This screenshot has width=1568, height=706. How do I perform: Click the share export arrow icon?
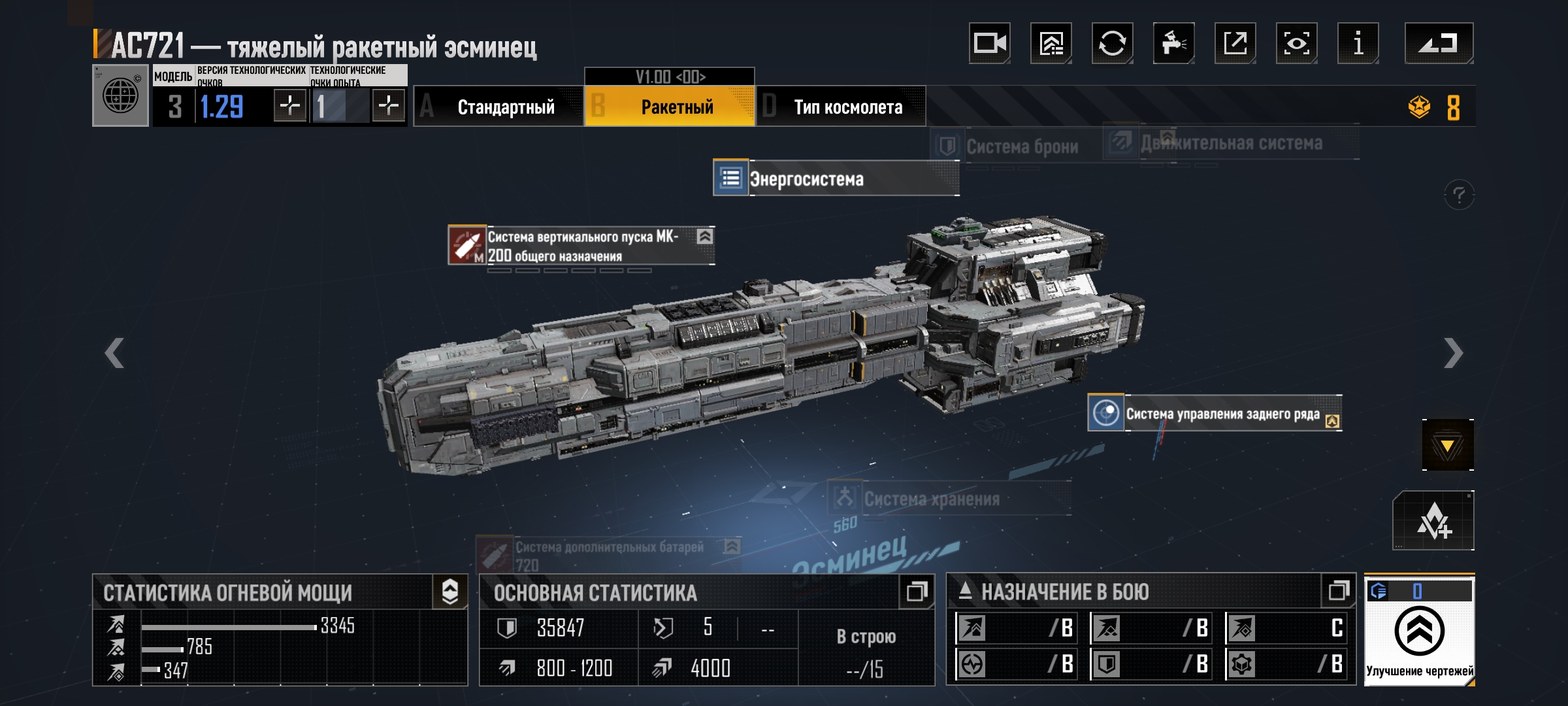(x=1235, y=44)
